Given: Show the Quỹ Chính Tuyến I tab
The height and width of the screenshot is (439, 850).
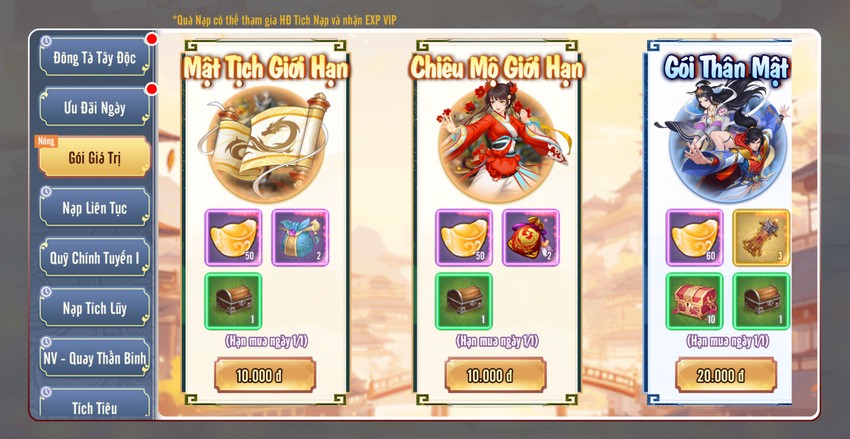Looking at the screenshot, I should pyautogui.click(x=95, y=257).
